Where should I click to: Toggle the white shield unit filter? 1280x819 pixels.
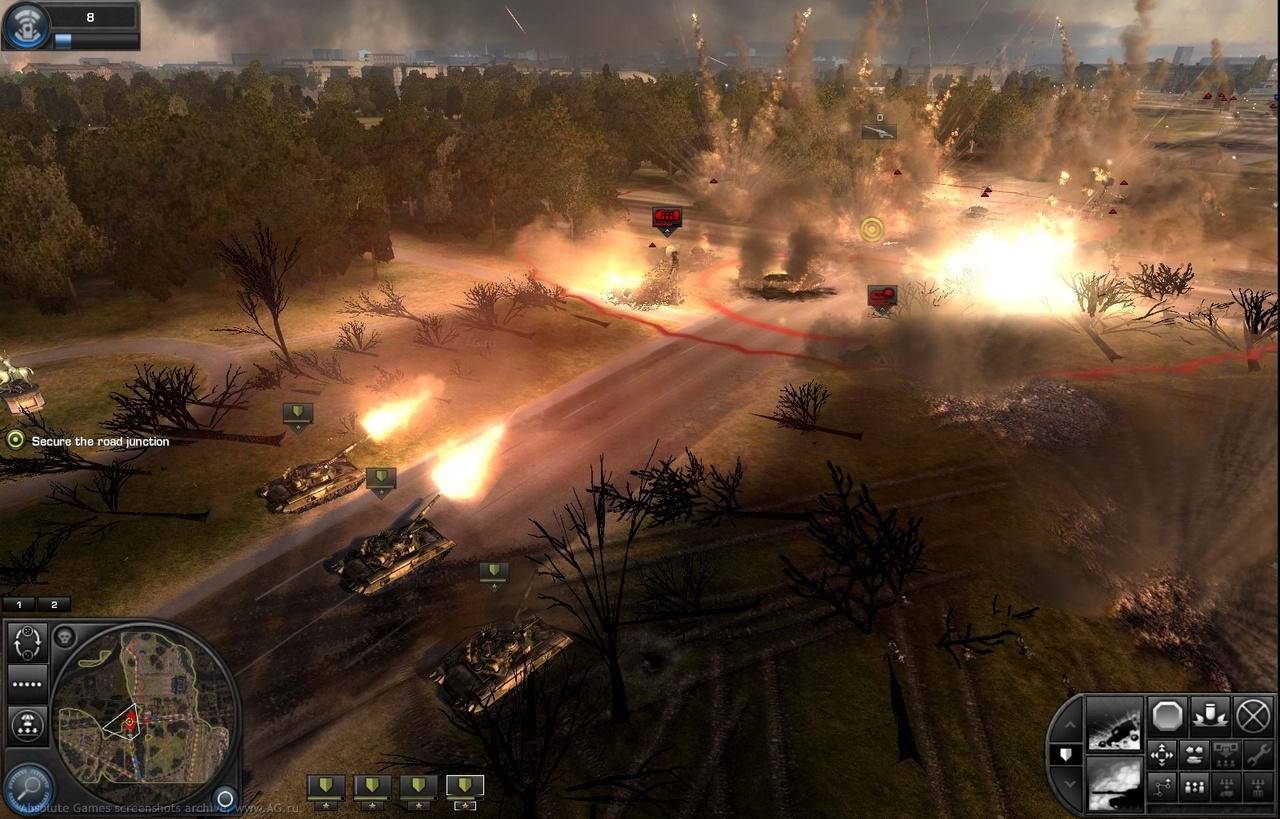click(x=1065, y=754)
